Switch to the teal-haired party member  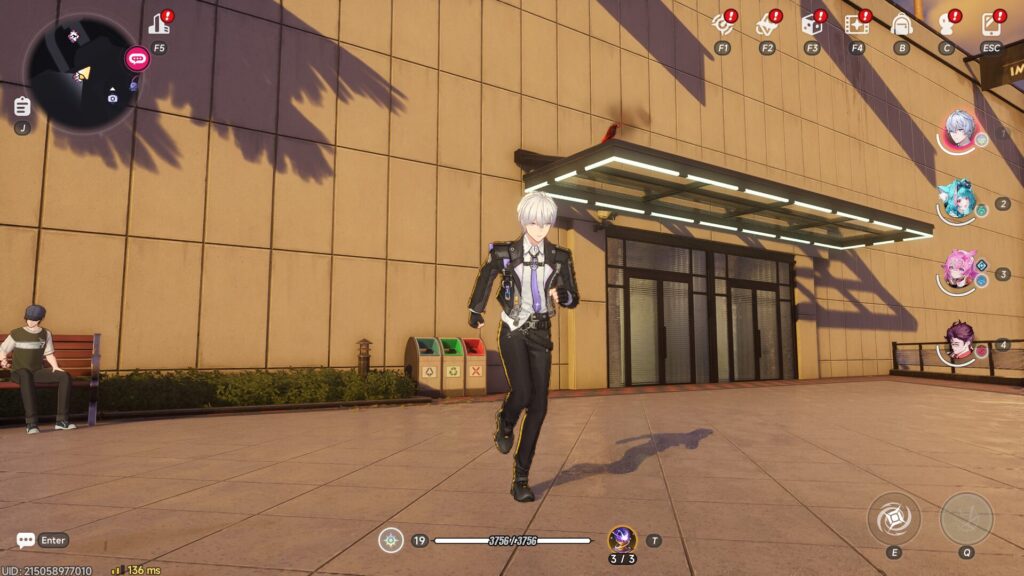coord(958,201)
